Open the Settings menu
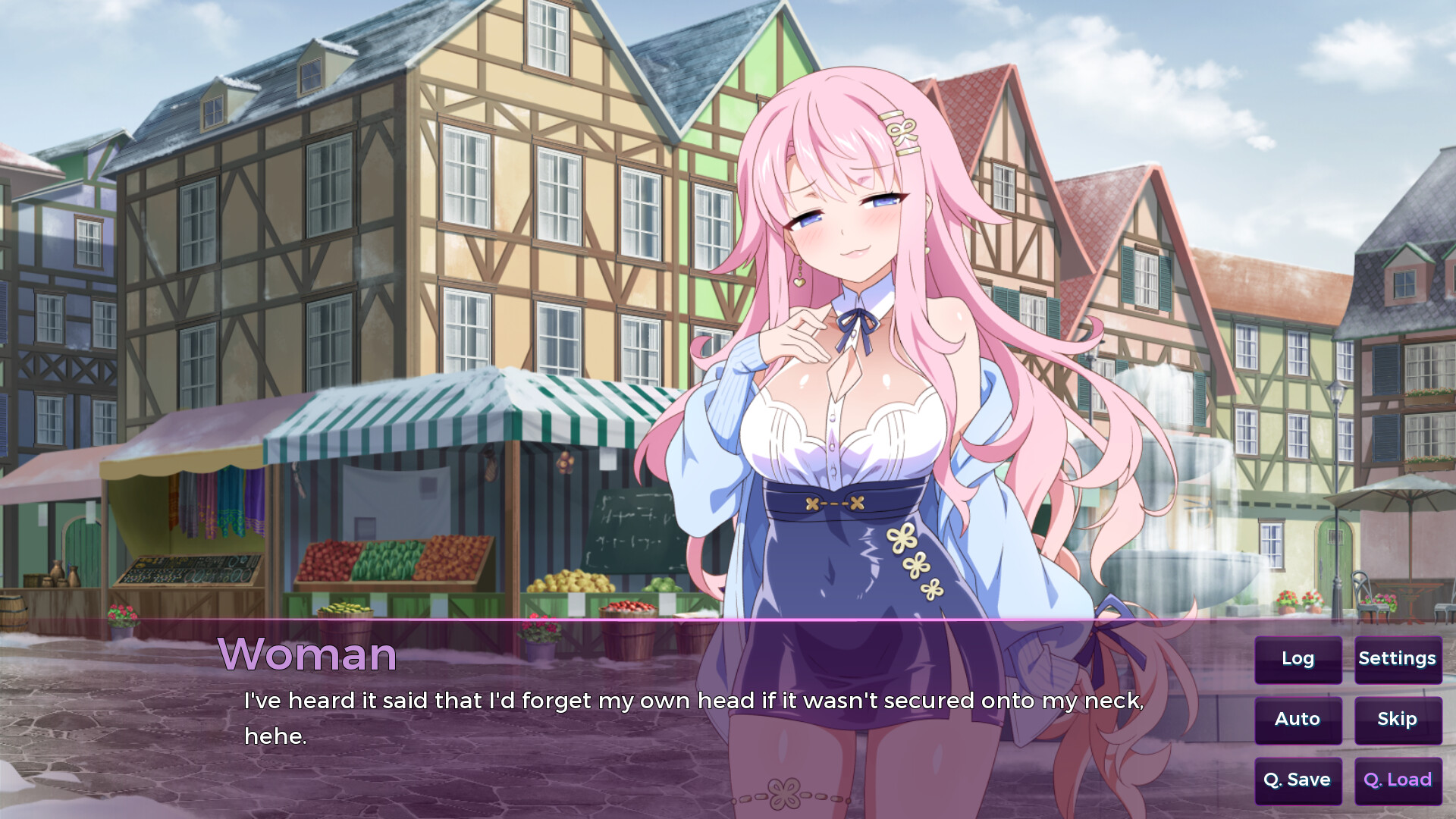Screen dimensions: 1456x819 point(1398,659)
